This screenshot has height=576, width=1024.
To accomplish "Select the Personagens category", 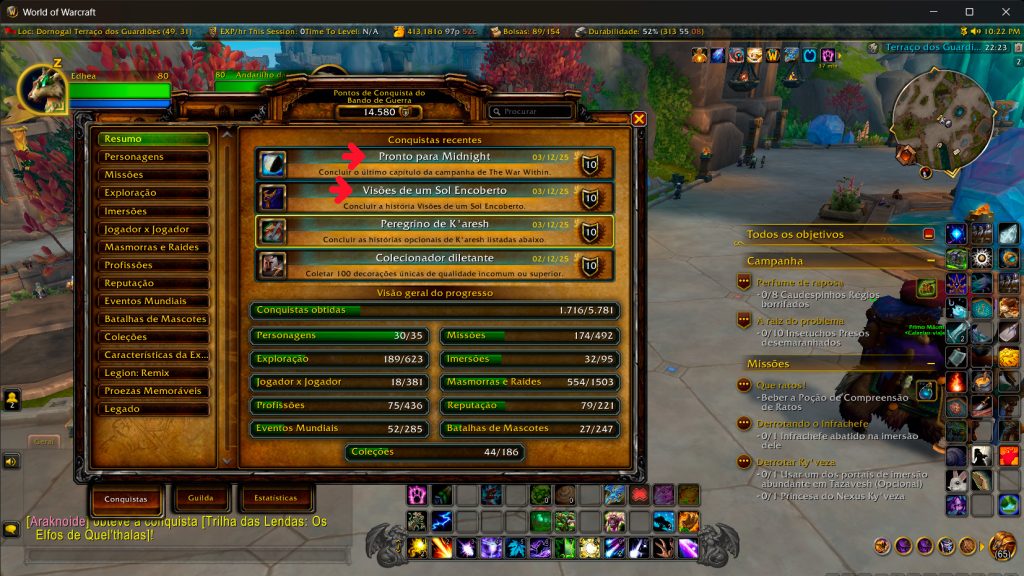I will (x=153, y=157).
